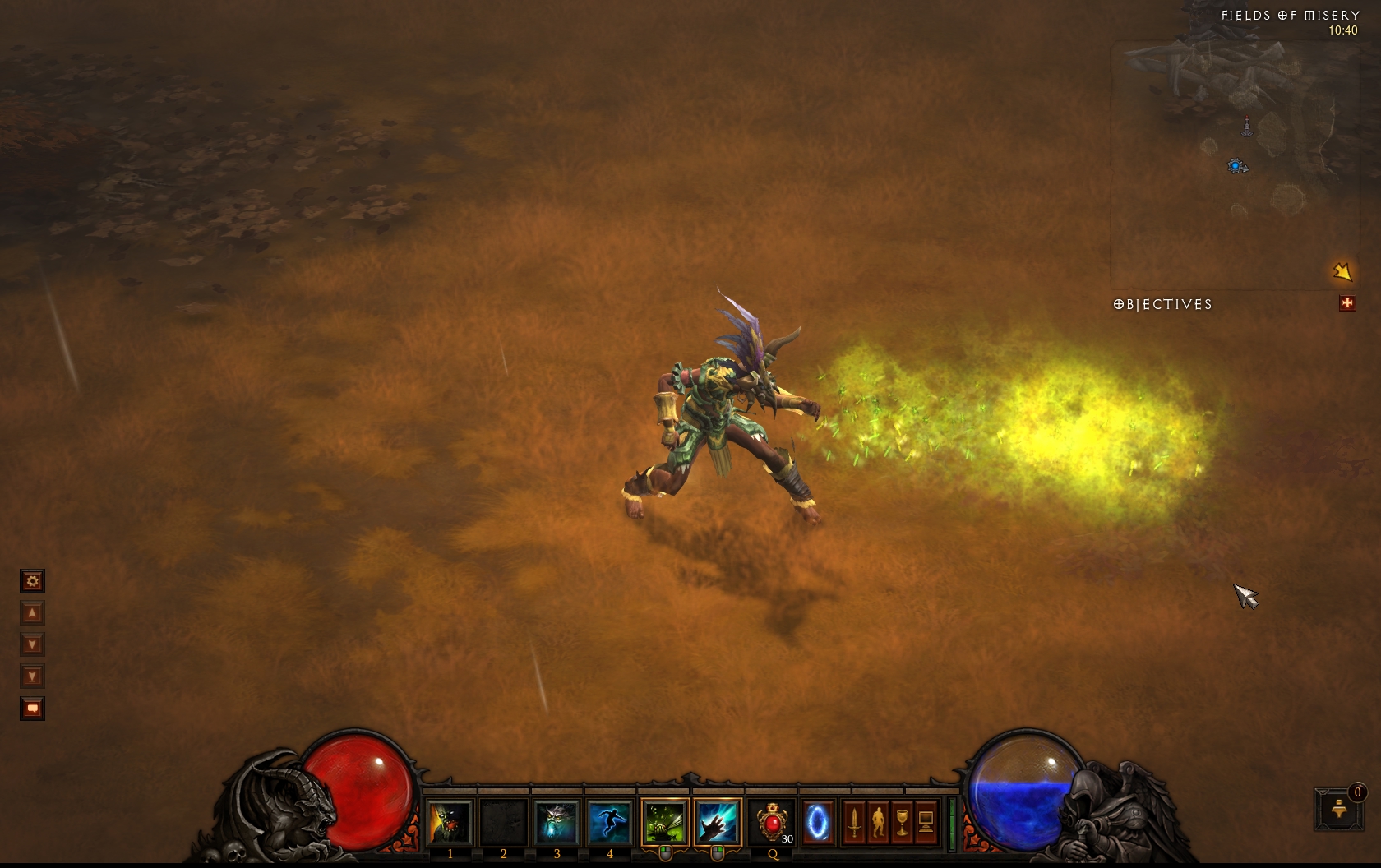The width and height of the screenshot is (1381, 868).
Task: Open chat settings gear button
Action: [x=32, y=582]
